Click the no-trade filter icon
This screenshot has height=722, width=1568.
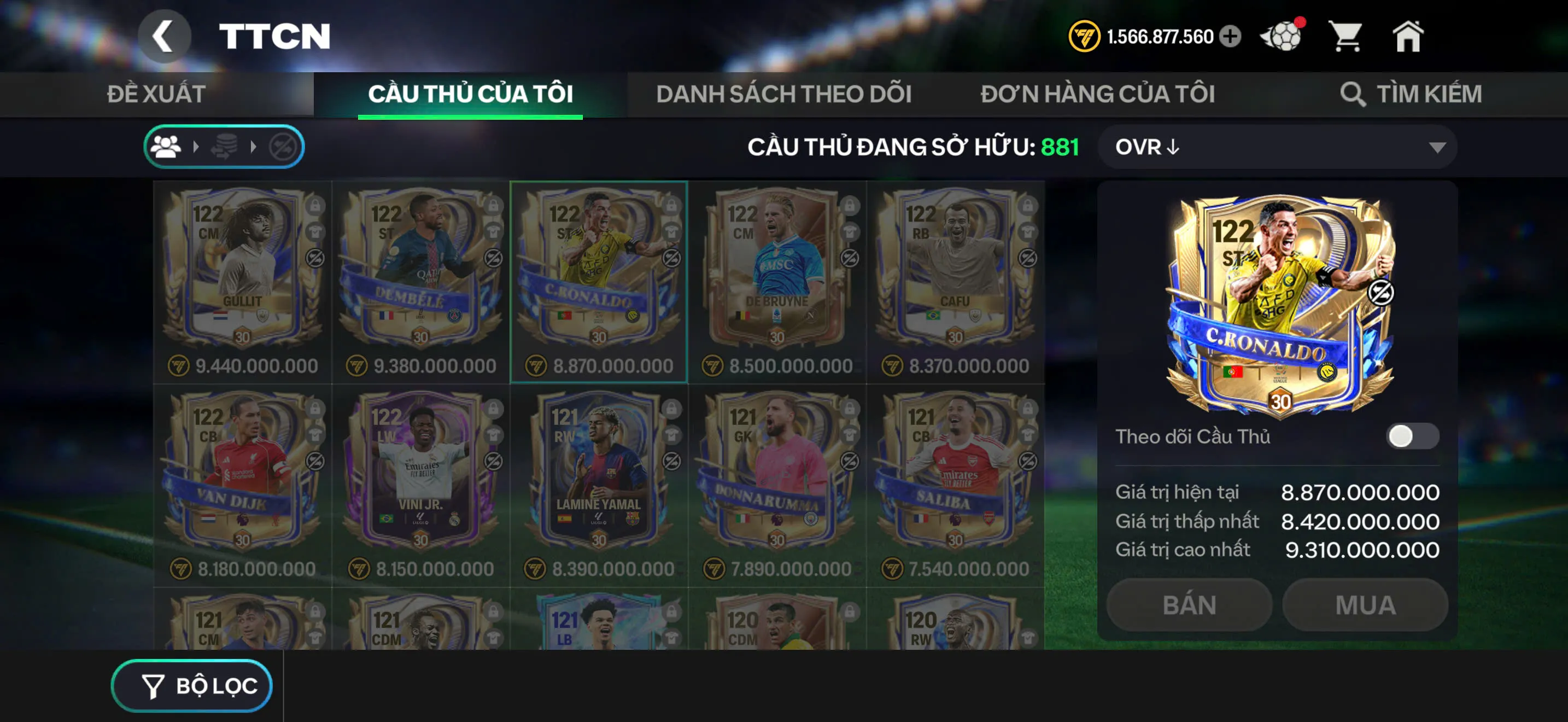click(x=282, y=146)
